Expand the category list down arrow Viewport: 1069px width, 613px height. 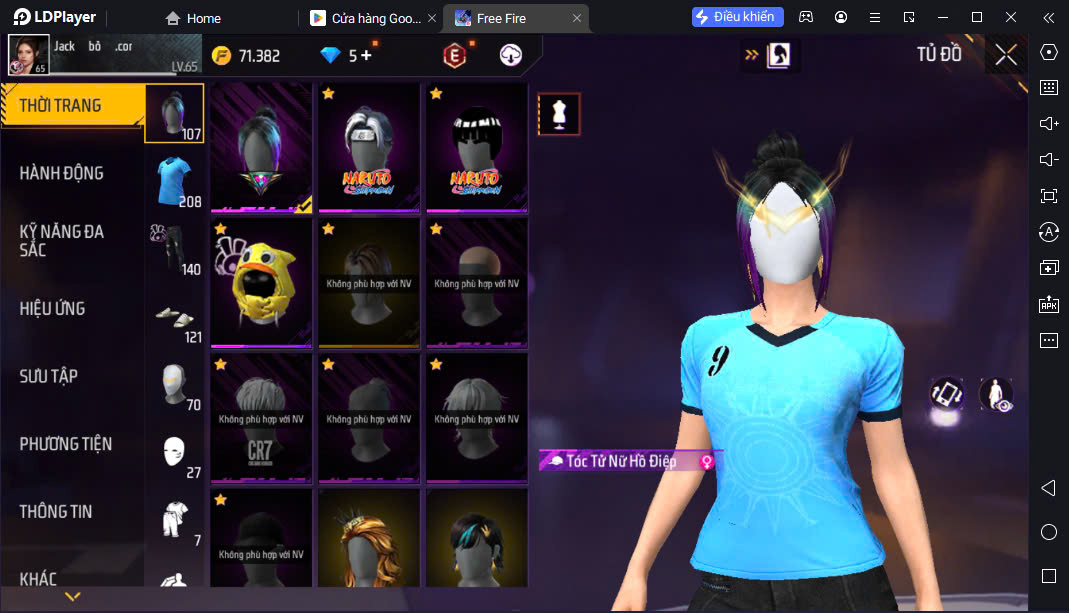[x=72, y=597]
